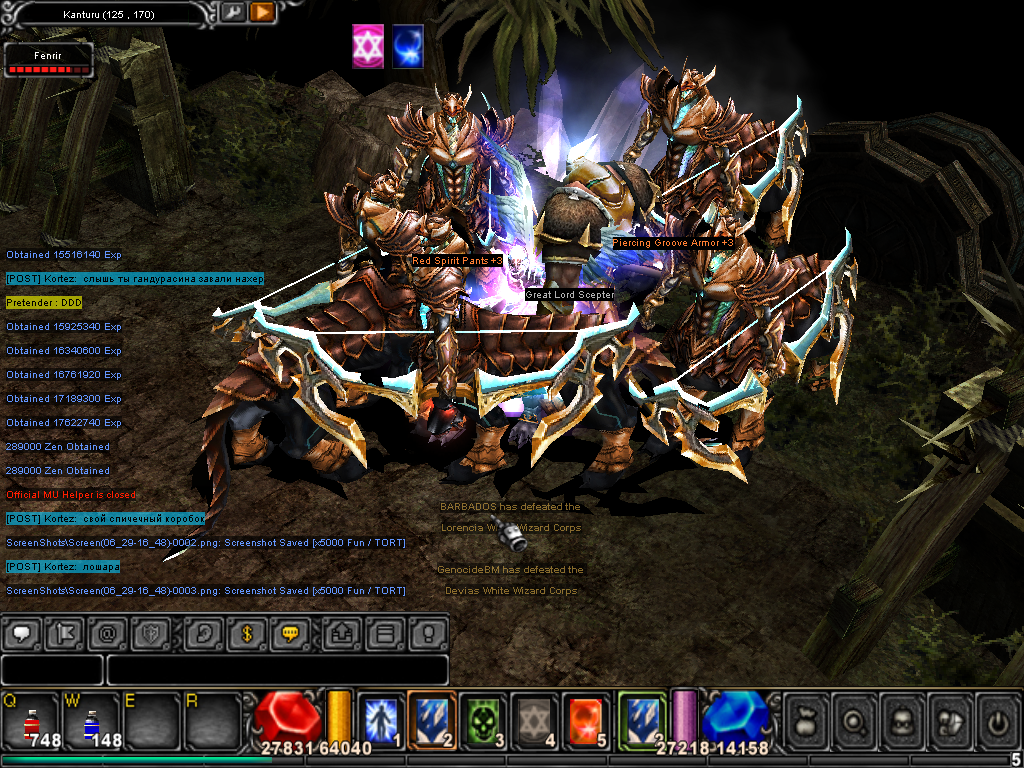Toggle the yellow chat bubble button
The width and height of the screenshot is (1024, 768).
click(x=291, y=633)
